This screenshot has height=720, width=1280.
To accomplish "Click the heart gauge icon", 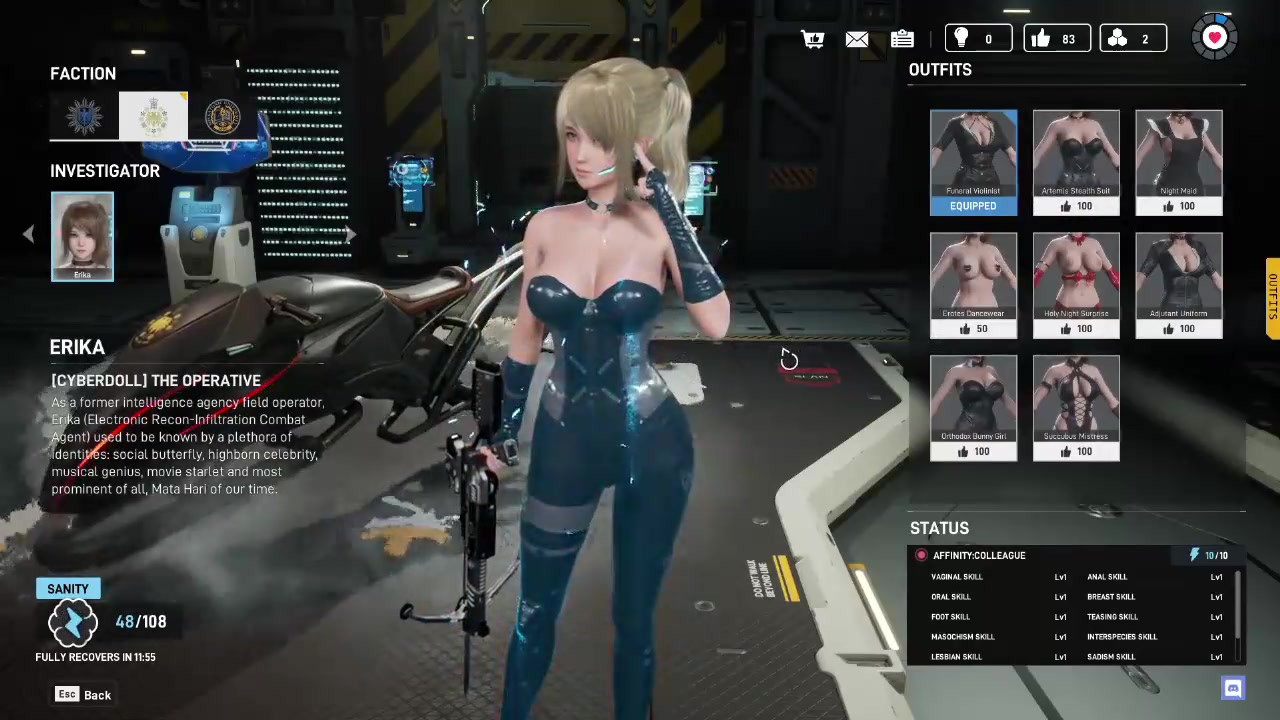I will 1214,38.
